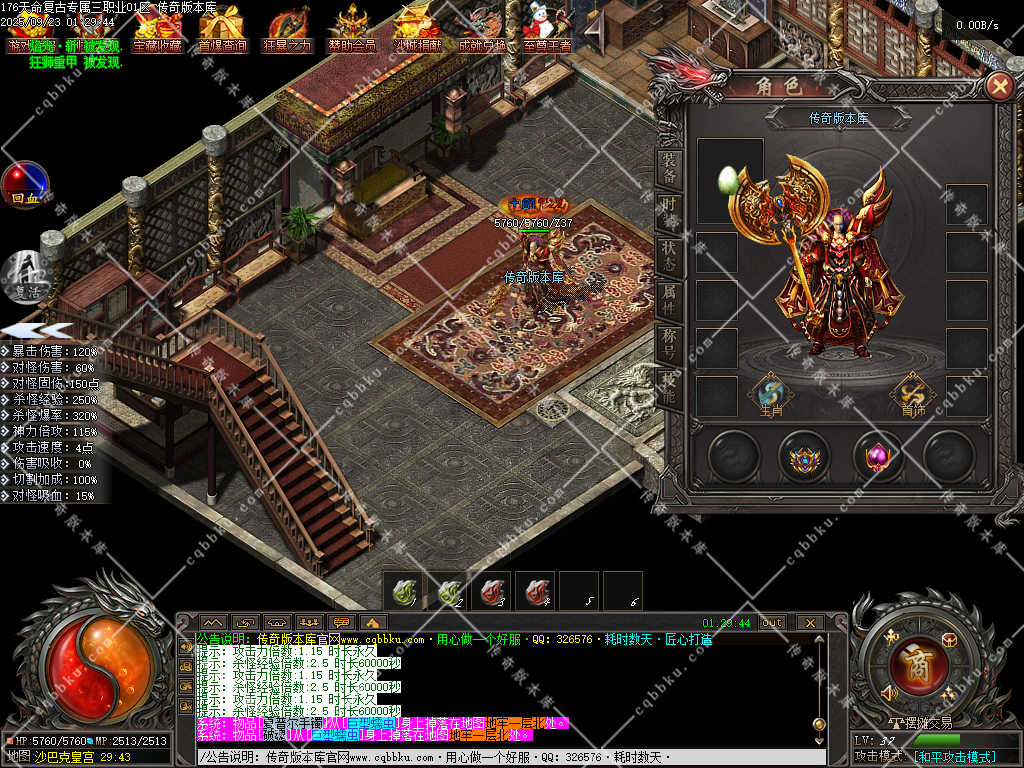Click the chat panel's out button

coord(772,622)
